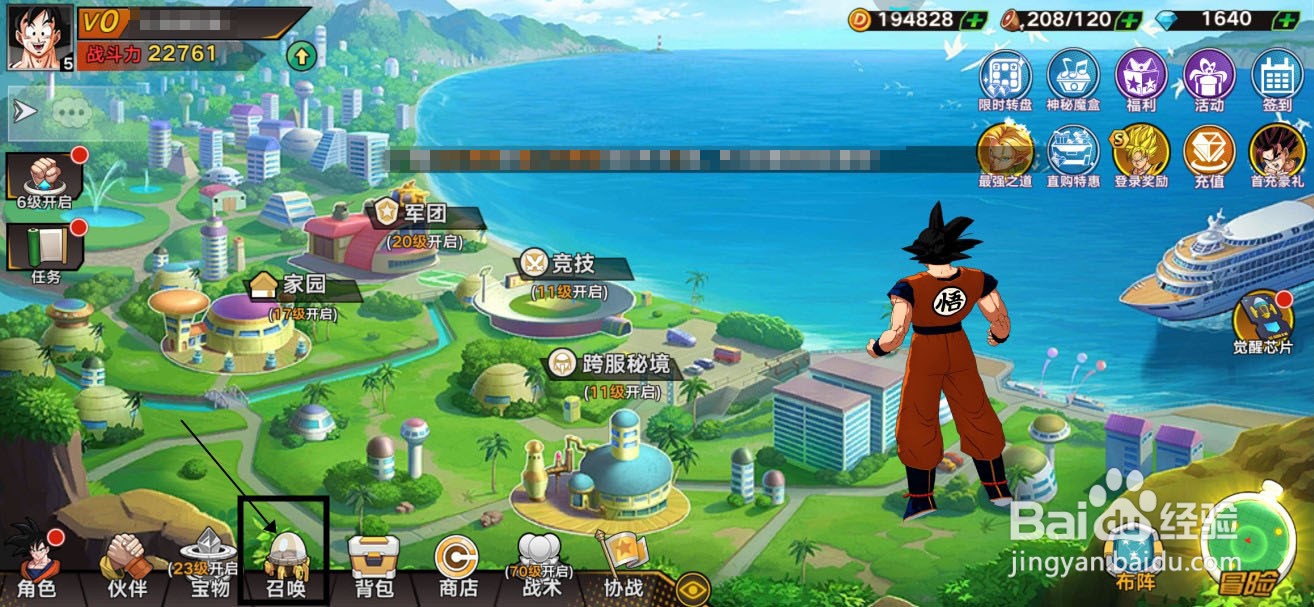The width and height of the screenshot is (1314, 607).
Task: Open the 签到 daily check-in calendar
Action: pyautogui.click(x=1276, y=82)
